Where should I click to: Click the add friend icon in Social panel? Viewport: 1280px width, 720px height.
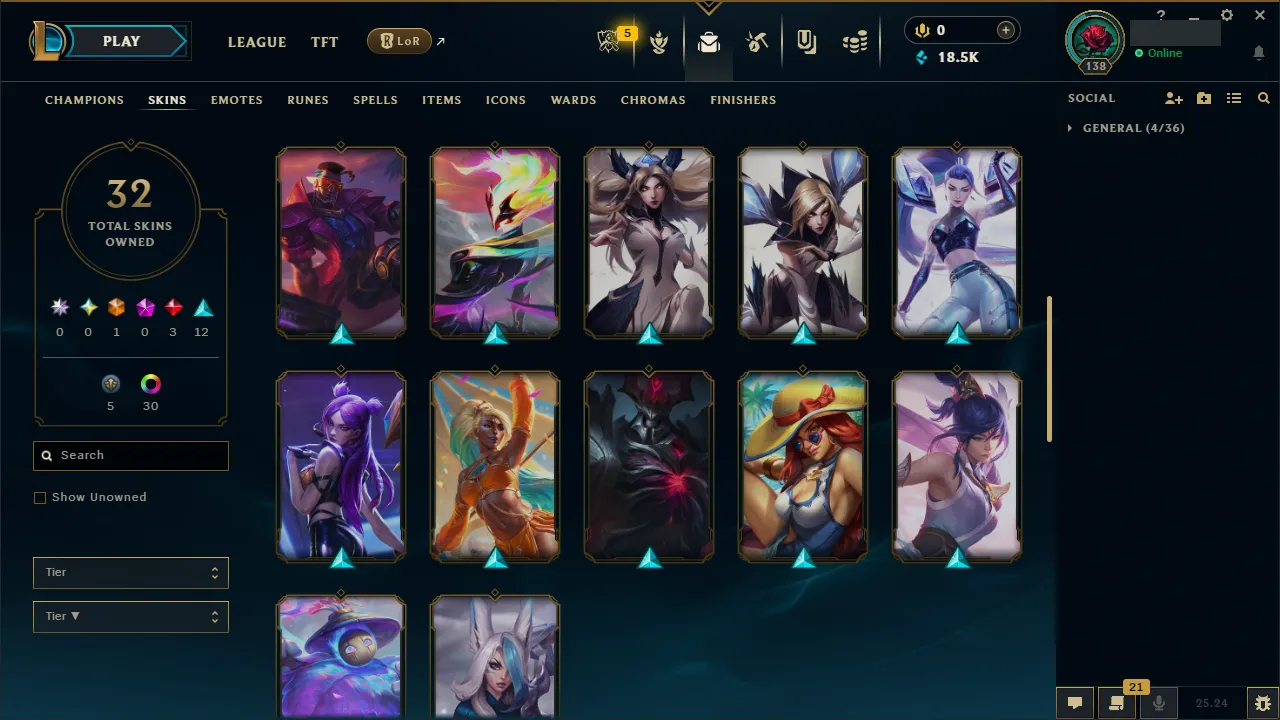click(x=1173, y=98)
